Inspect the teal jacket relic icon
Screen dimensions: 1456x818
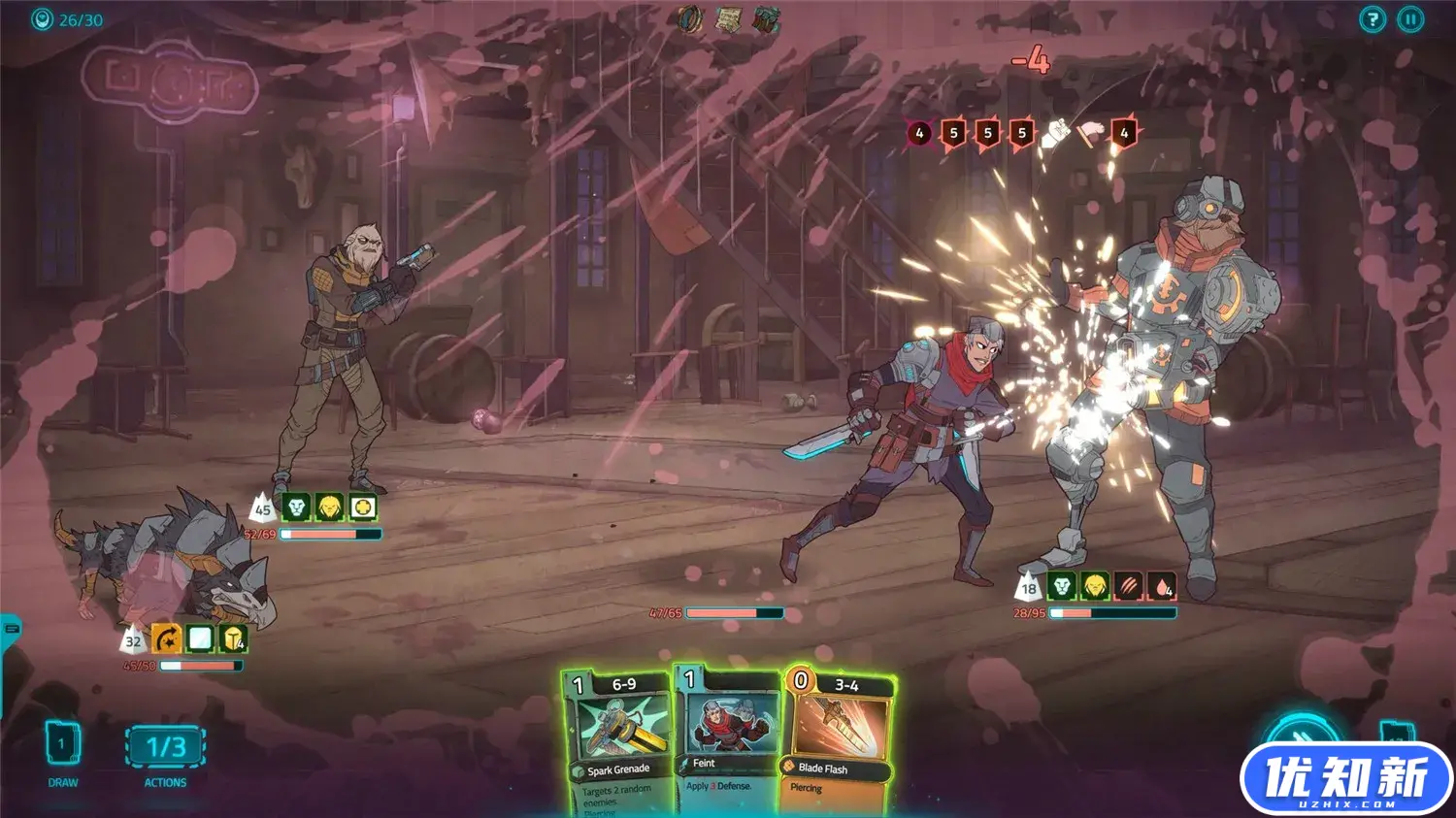(766, 18)
